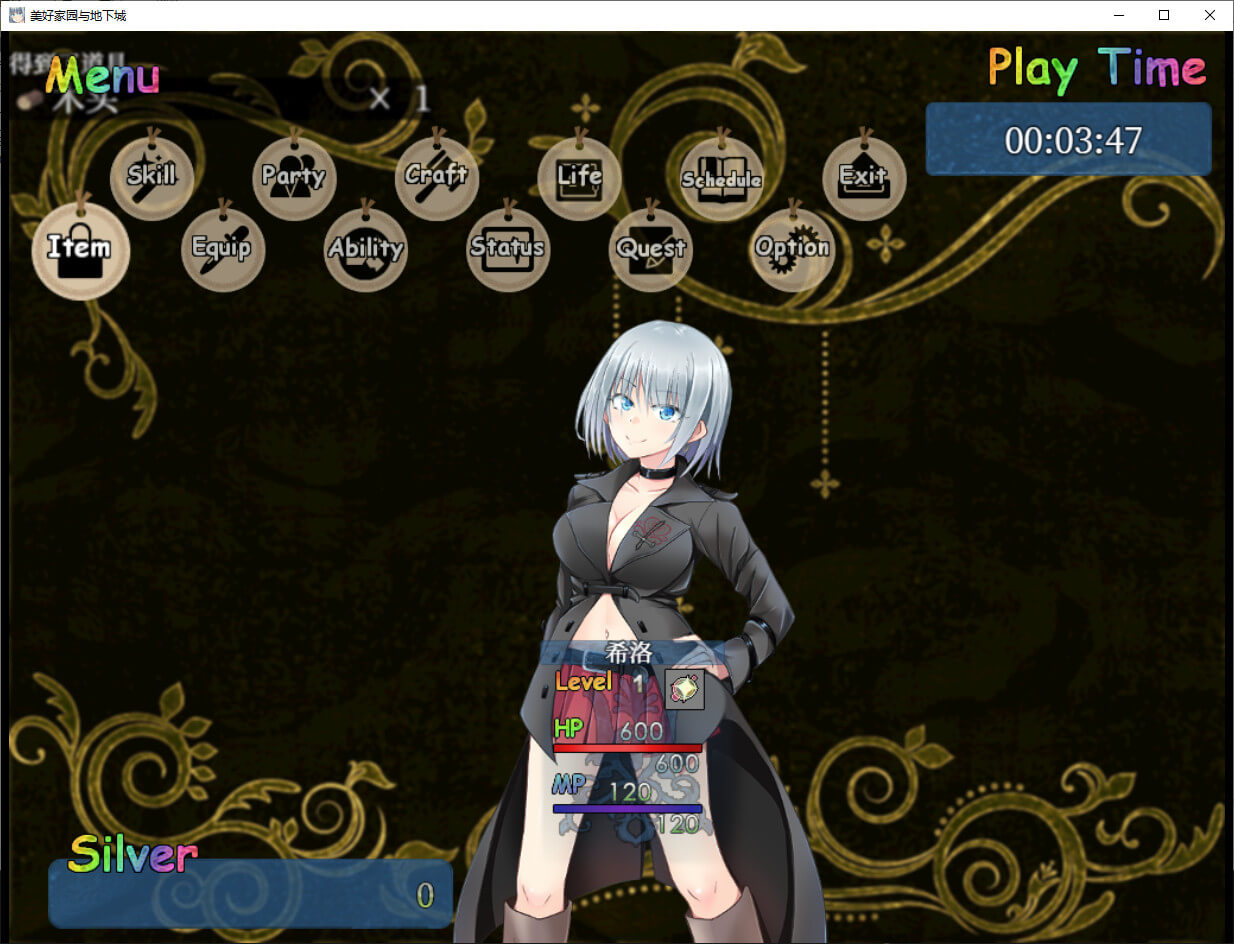Screen dimensions: 1234x944
Task: Choose the Party menu option
Action: tap(294, 178)
